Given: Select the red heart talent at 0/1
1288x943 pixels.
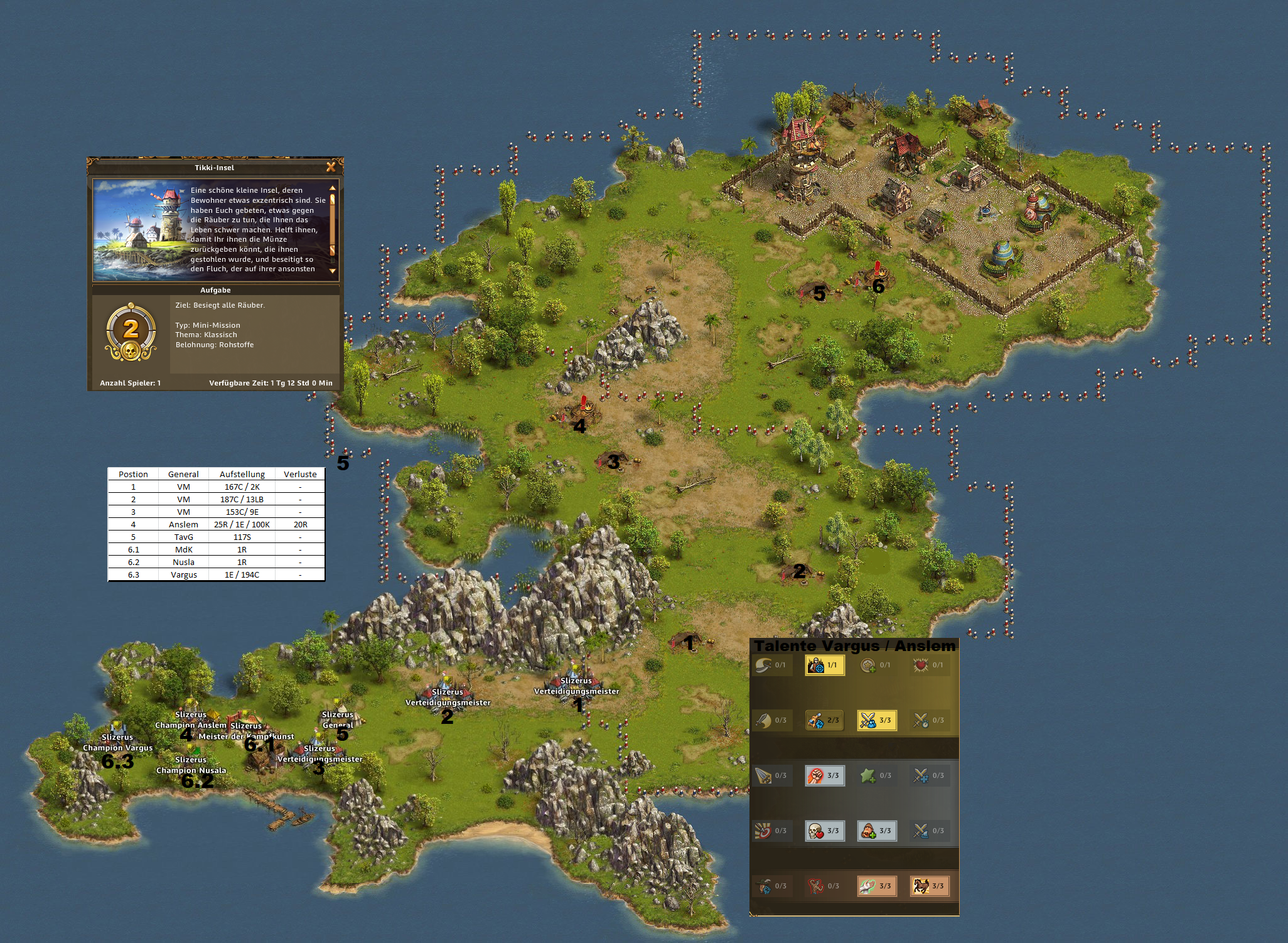Looking at the screenshot, I should tap(929, 665).
